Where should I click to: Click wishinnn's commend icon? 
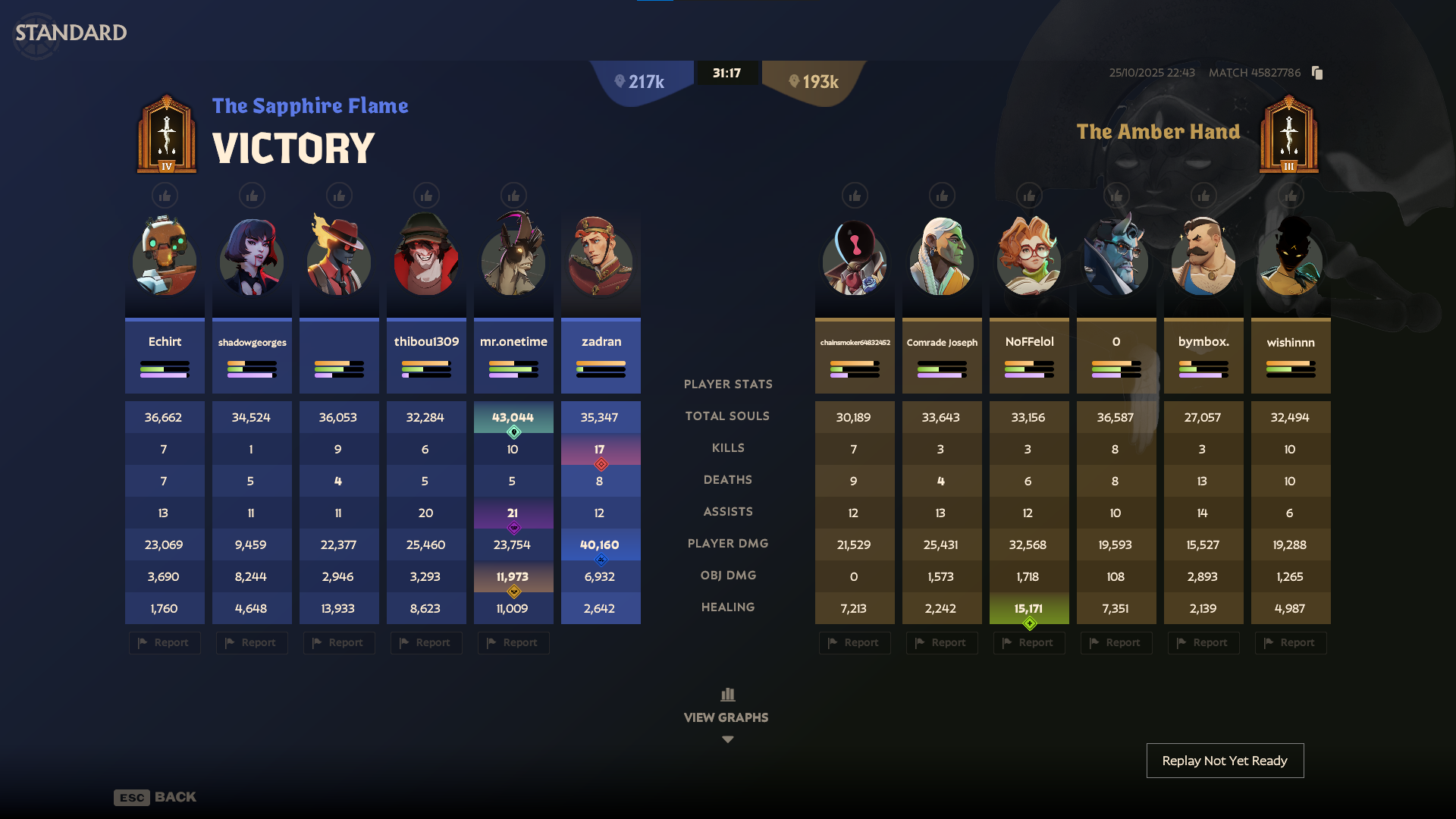point(1290,195)
